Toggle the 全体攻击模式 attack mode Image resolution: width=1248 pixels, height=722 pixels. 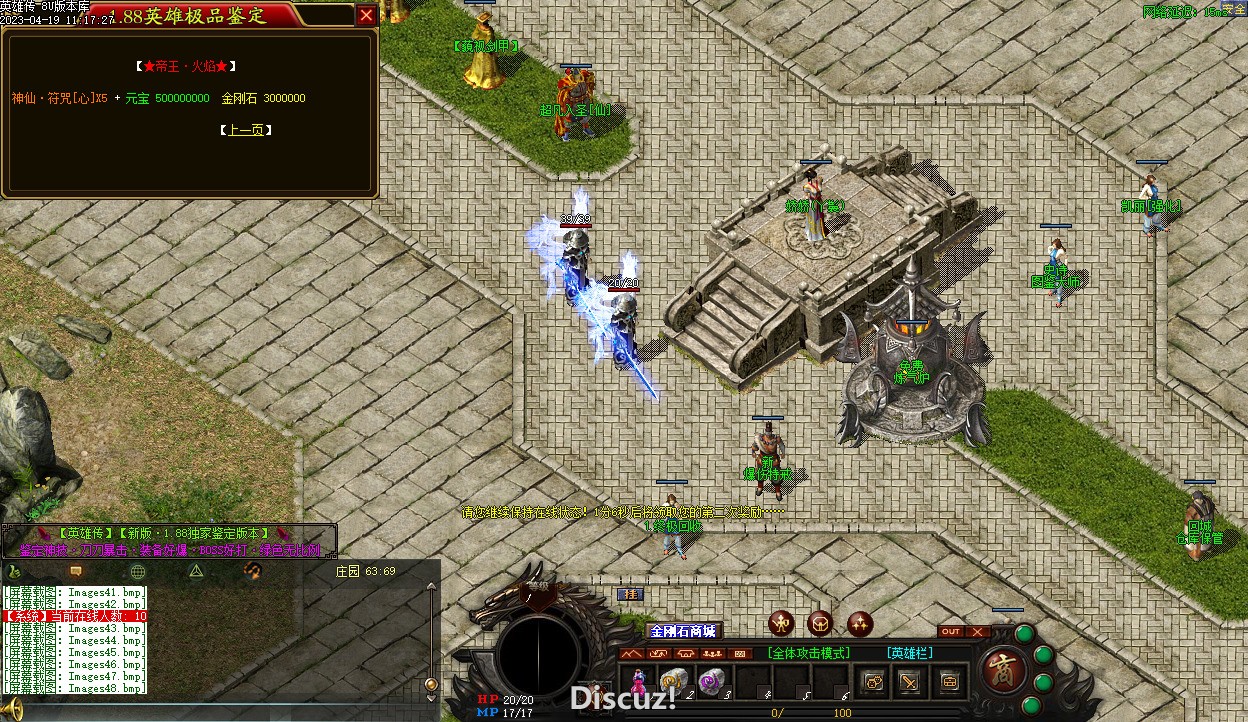809,653
